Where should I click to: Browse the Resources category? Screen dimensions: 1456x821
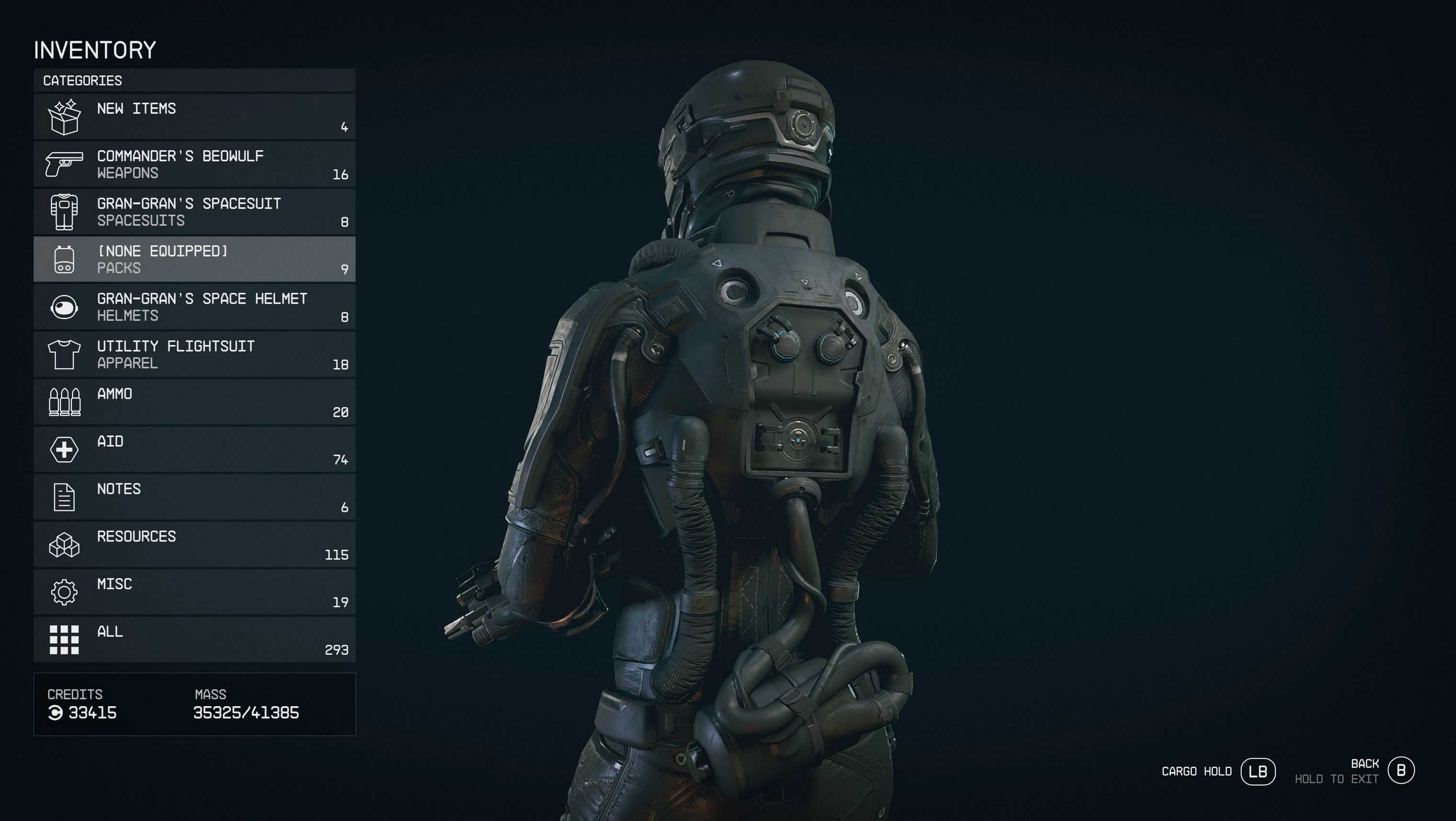[x=194, y=544]
